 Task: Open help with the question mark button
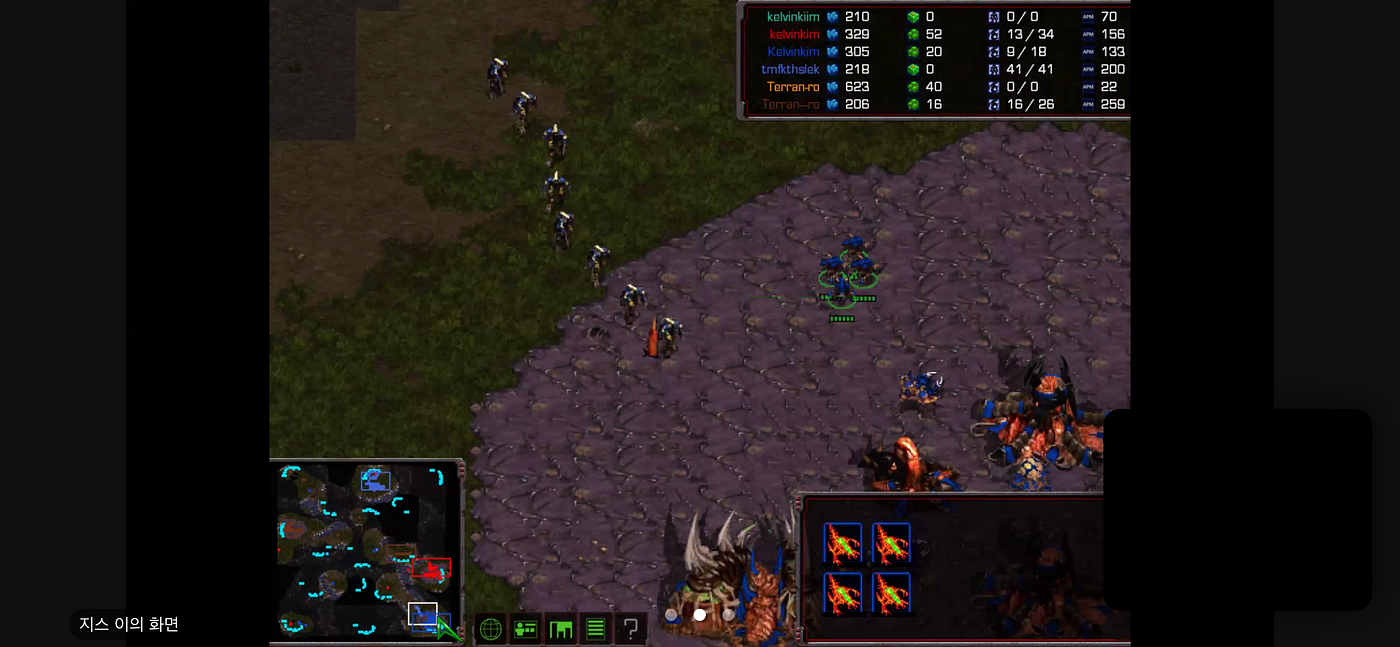tap(630, 629)
